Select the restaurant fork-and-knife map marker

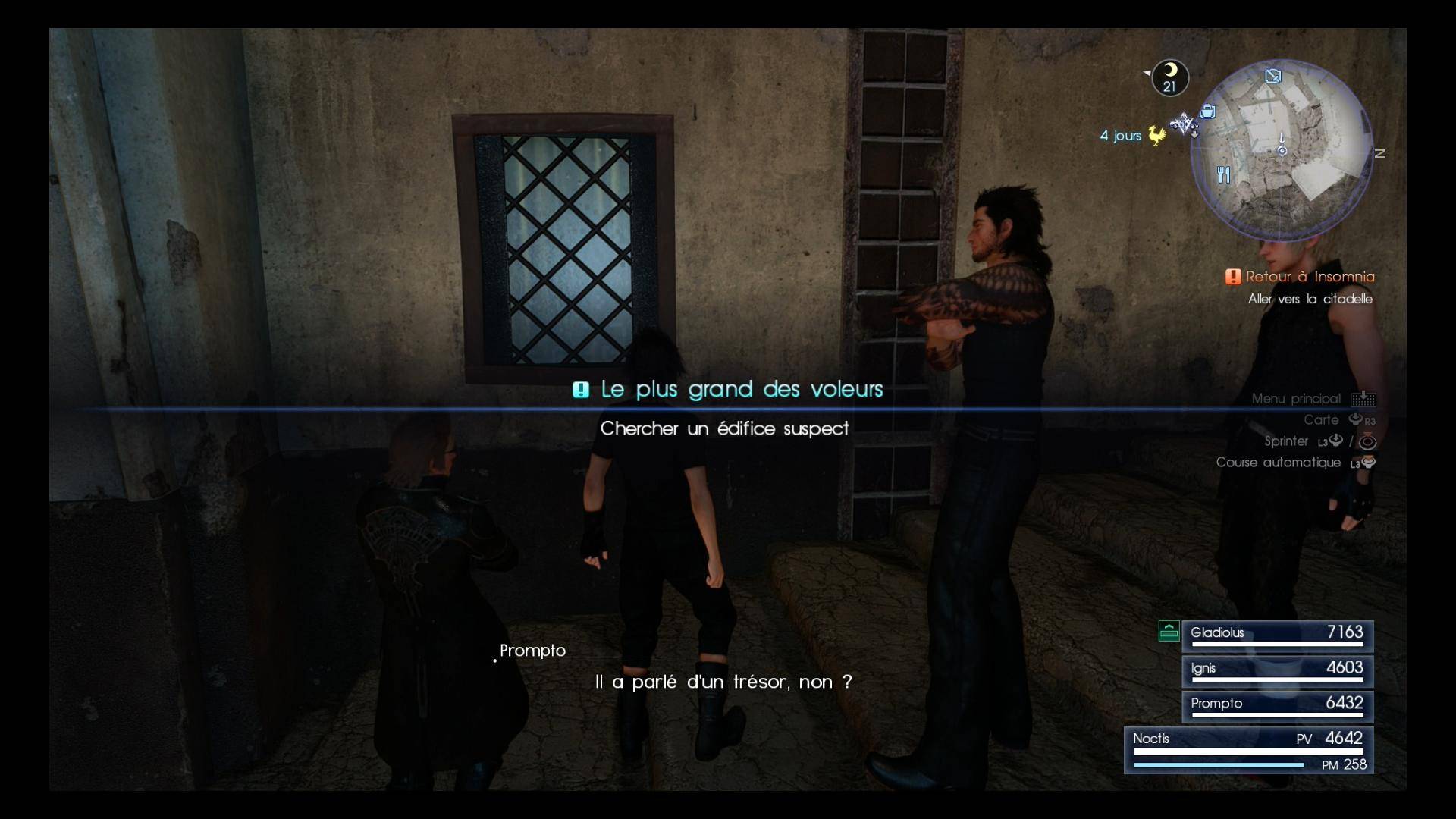click(1223, 175)
